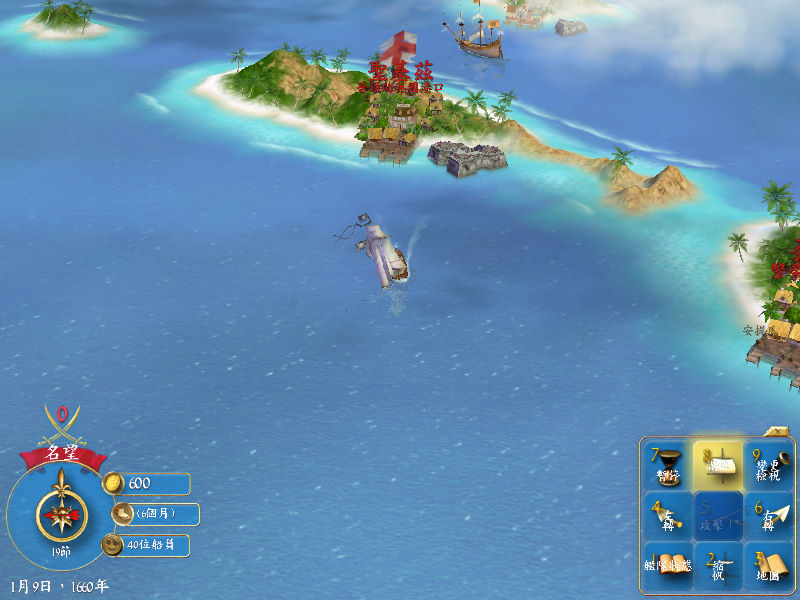The image size is (800, 600).
Task: Open the fleet status book
Action: pos(668,567)
